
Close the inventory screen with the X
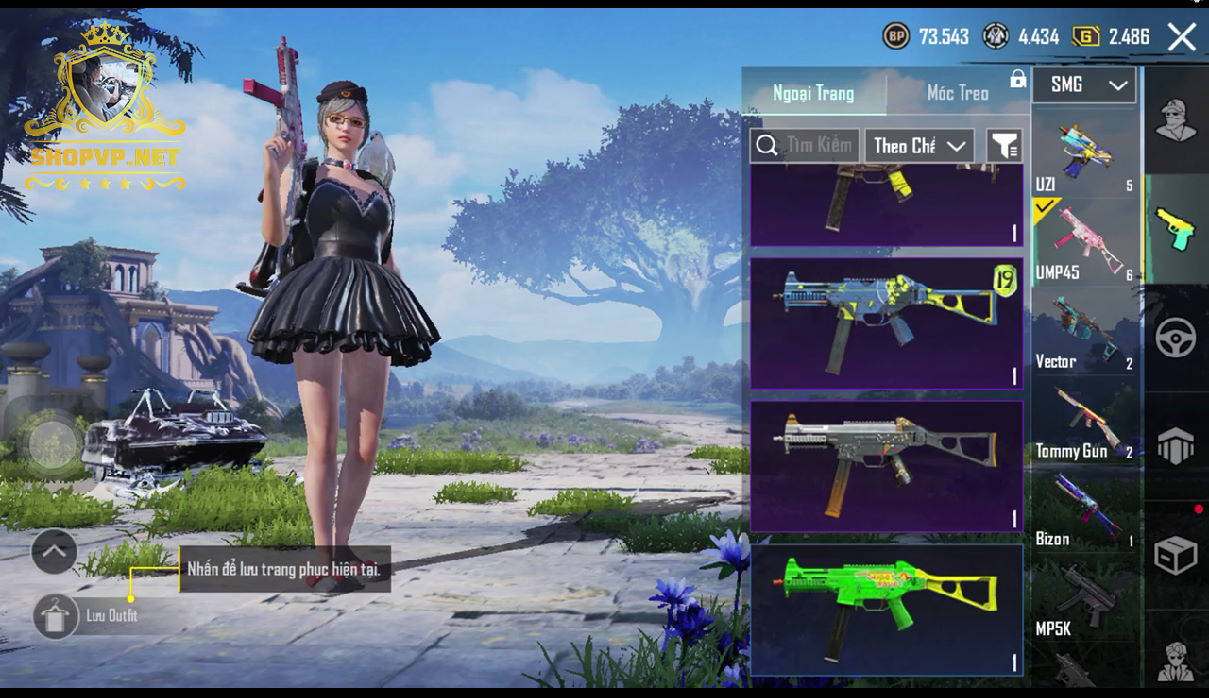[x=1181, y=38]
